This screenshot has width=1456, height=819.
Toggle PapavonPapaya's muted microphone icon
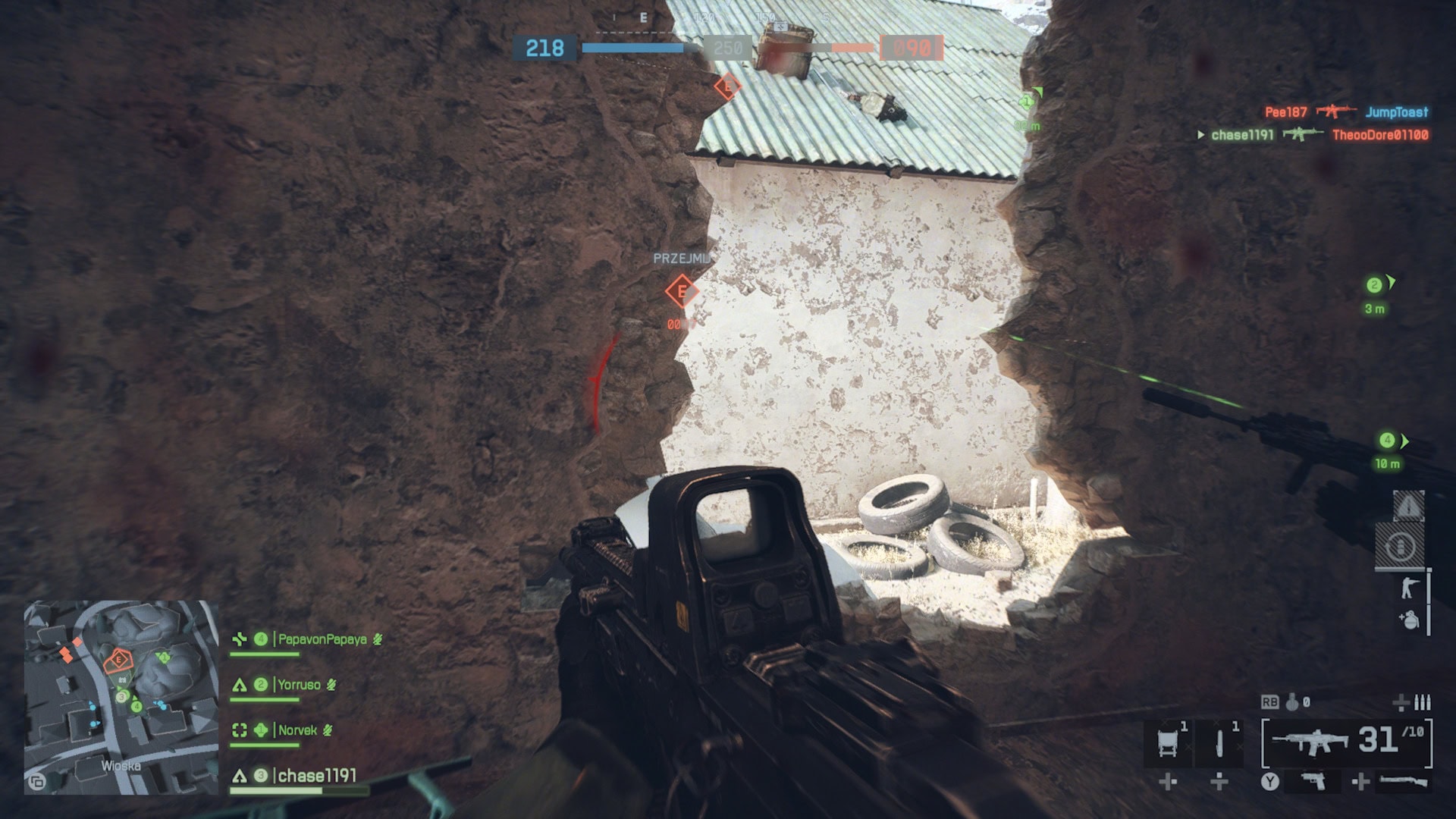[379, 639]
